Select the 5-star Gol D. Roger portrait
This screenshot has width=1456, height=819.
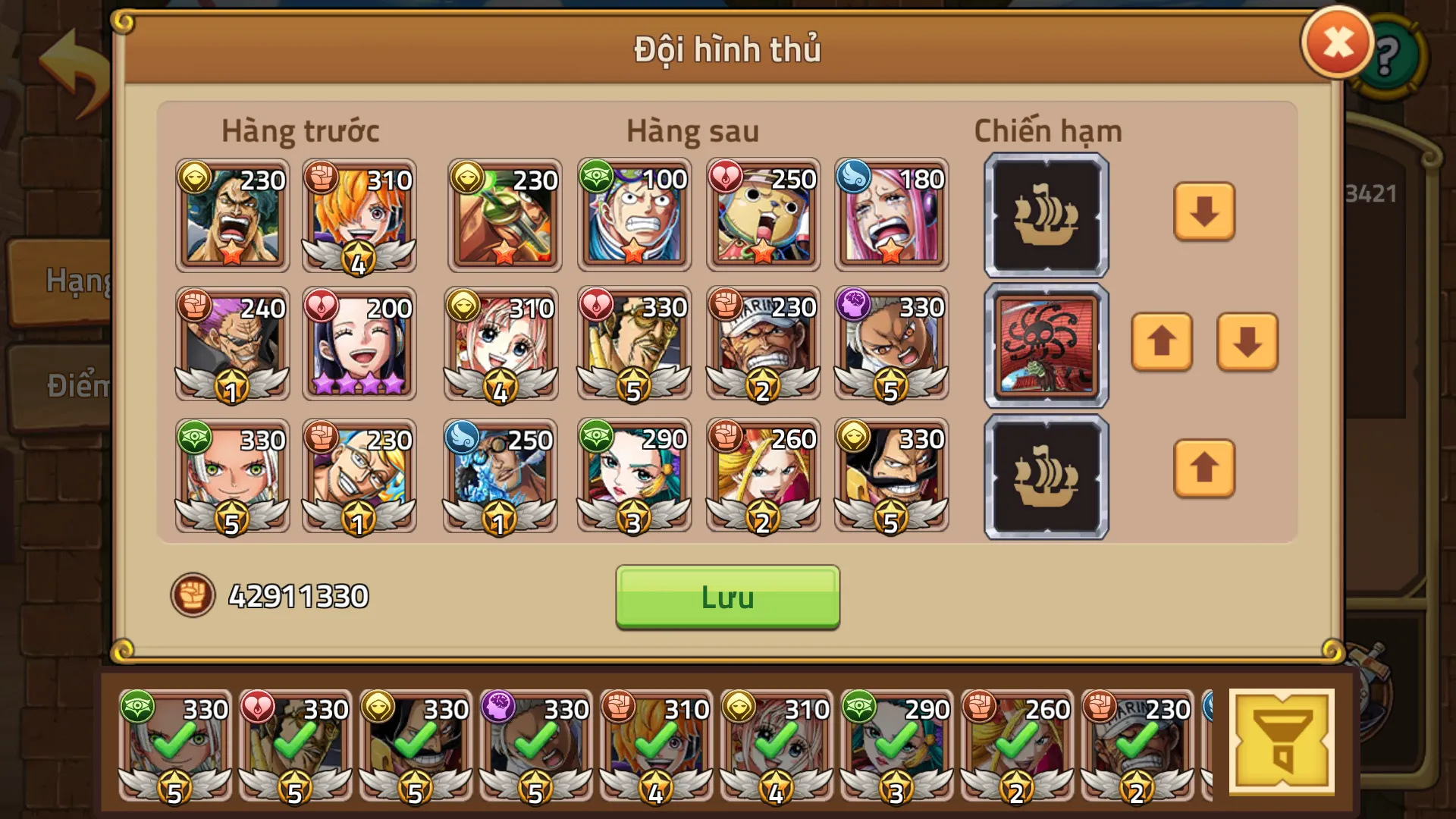pyautogui.click(x=891, y=476)
